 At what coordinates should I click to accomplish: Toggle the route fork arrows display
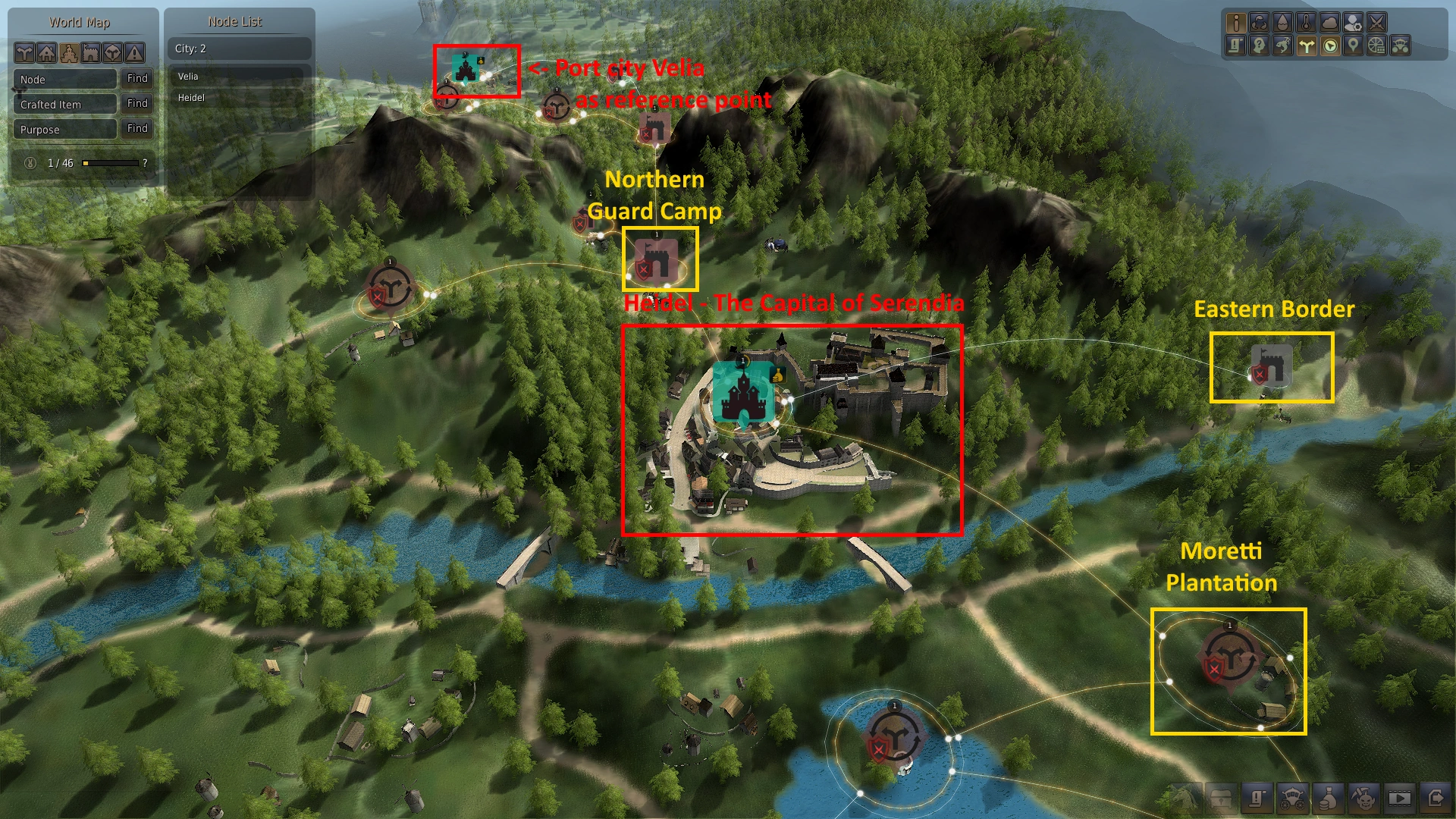[1305, 47]
